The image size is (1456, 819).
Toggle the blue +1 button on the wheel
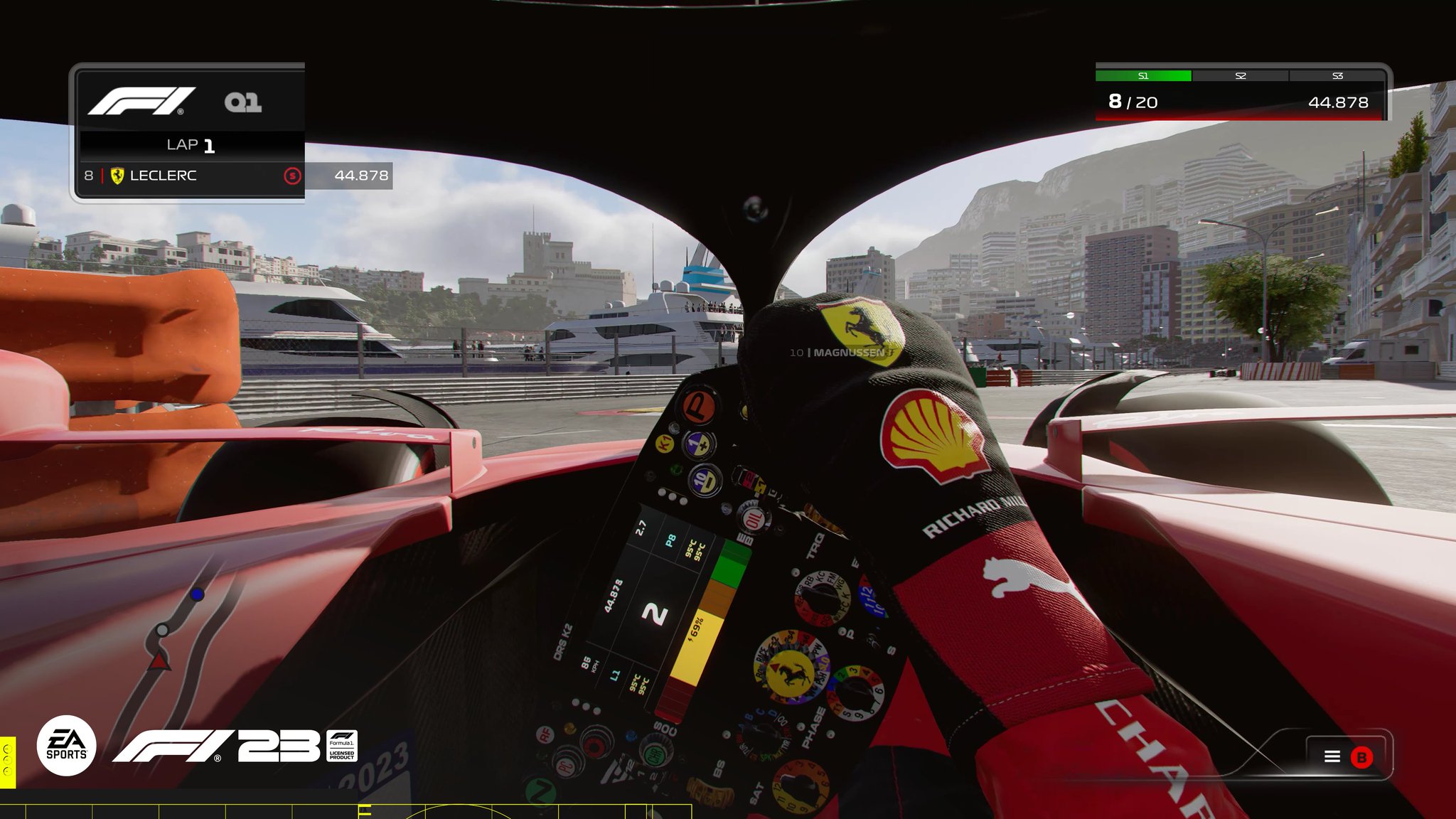point(698,445)
